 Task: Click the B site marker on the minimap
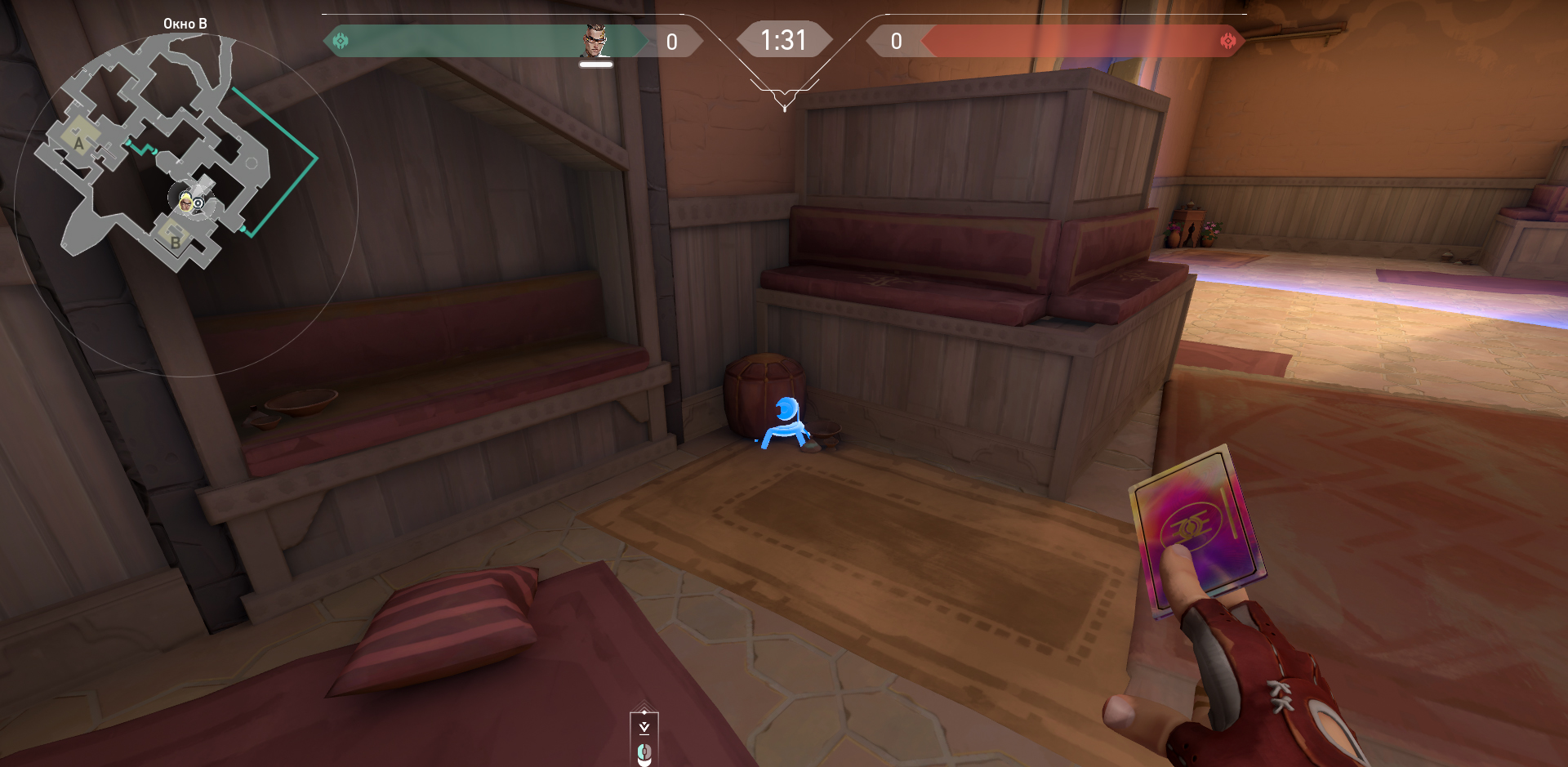(174, 243)
